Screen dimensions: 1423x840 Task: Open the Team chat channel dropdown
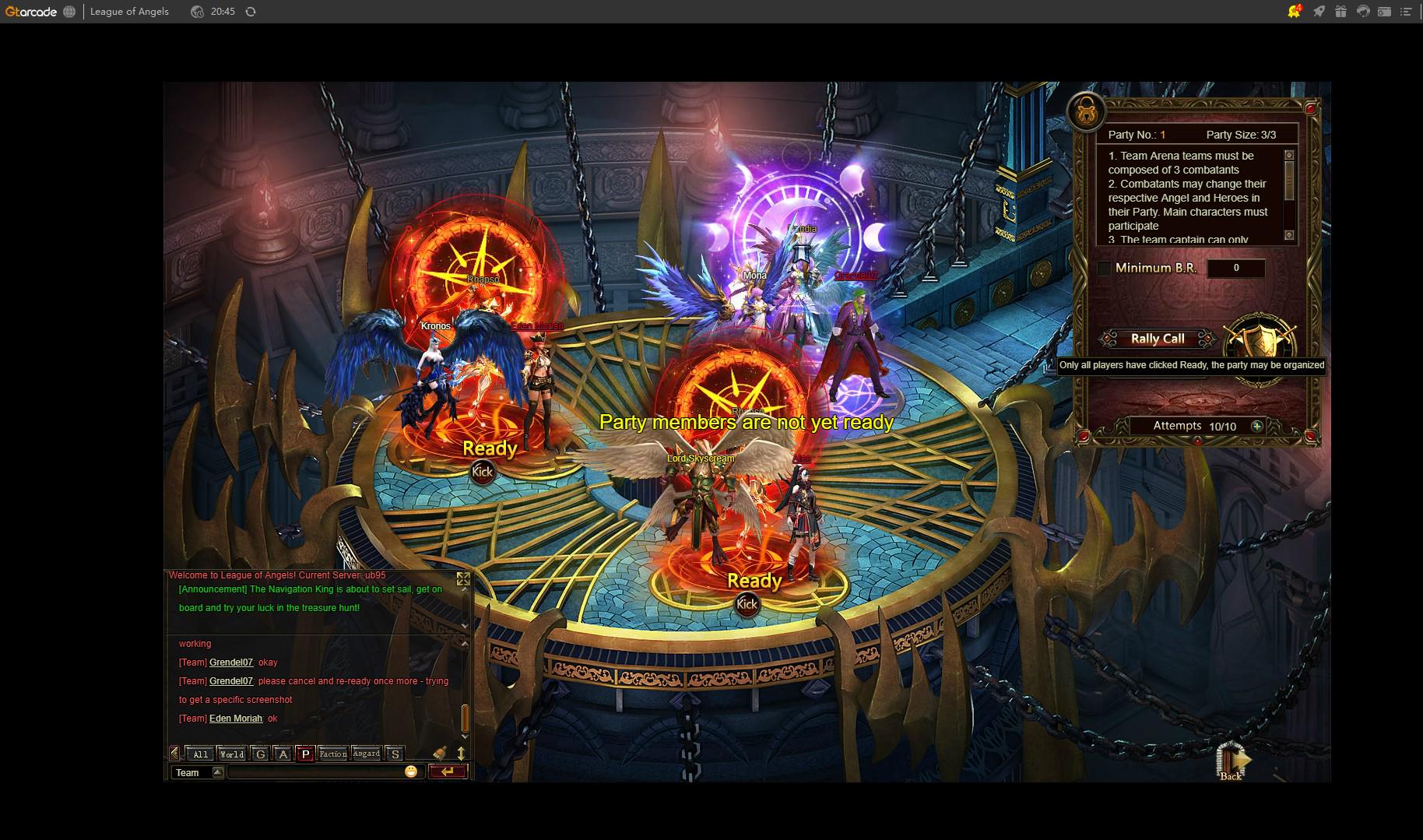218,772
